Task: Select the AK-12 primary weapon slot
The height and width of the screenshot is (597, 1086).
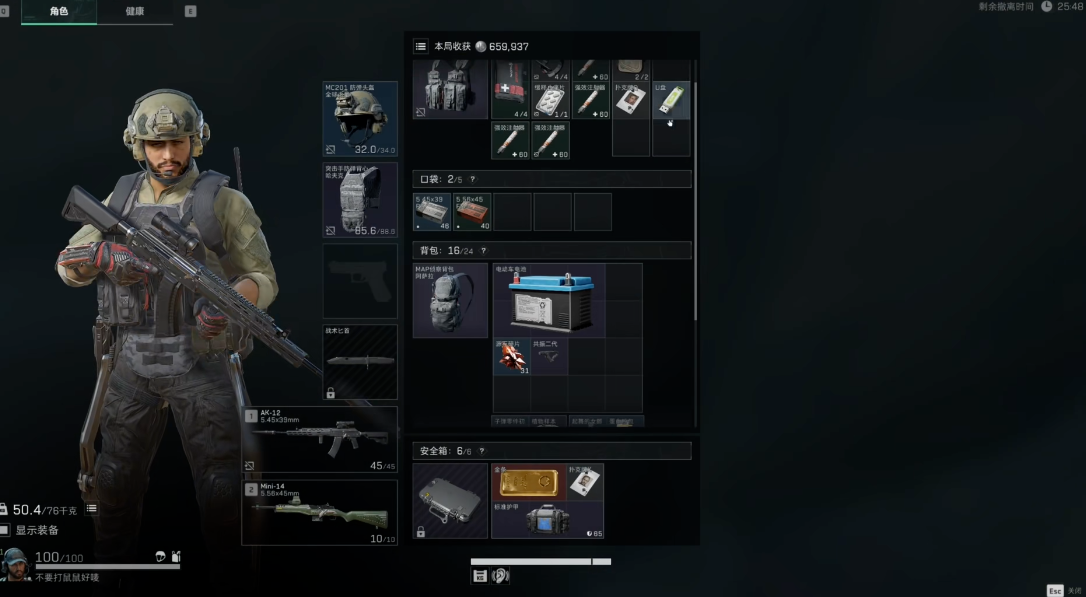Action: pyautogui.click(x=320, y=439)
